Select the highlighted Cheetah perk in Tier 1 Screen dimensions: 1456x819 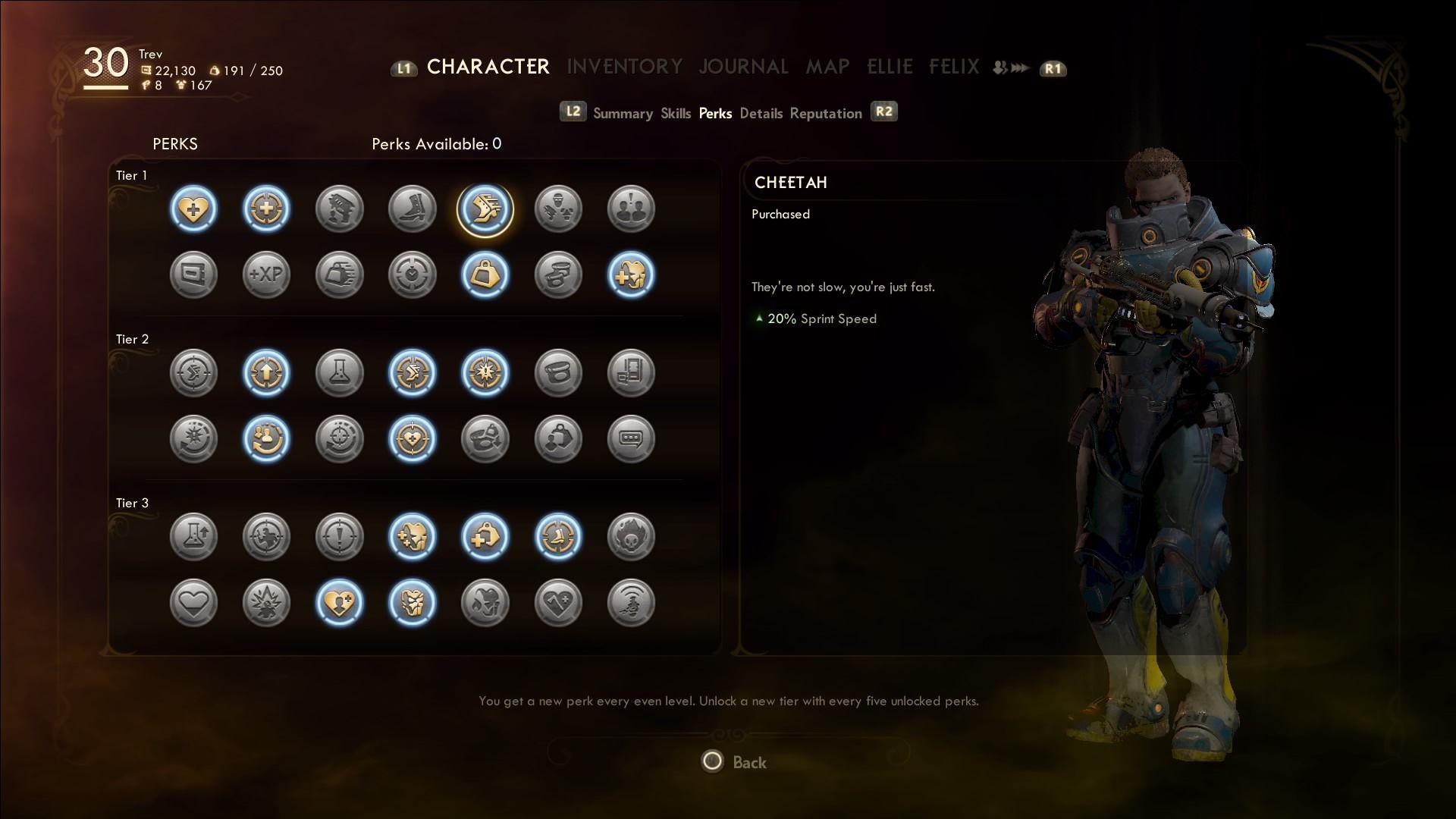point(485,209)
